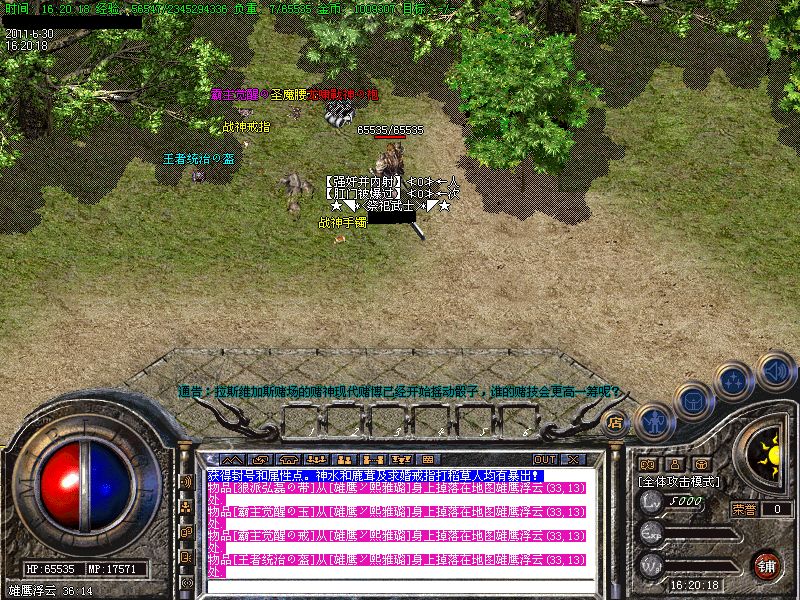Viewport: 800px width, 600px height.
Task: Click the top chat-channel icon with sound waves
Action: point(186,481)
